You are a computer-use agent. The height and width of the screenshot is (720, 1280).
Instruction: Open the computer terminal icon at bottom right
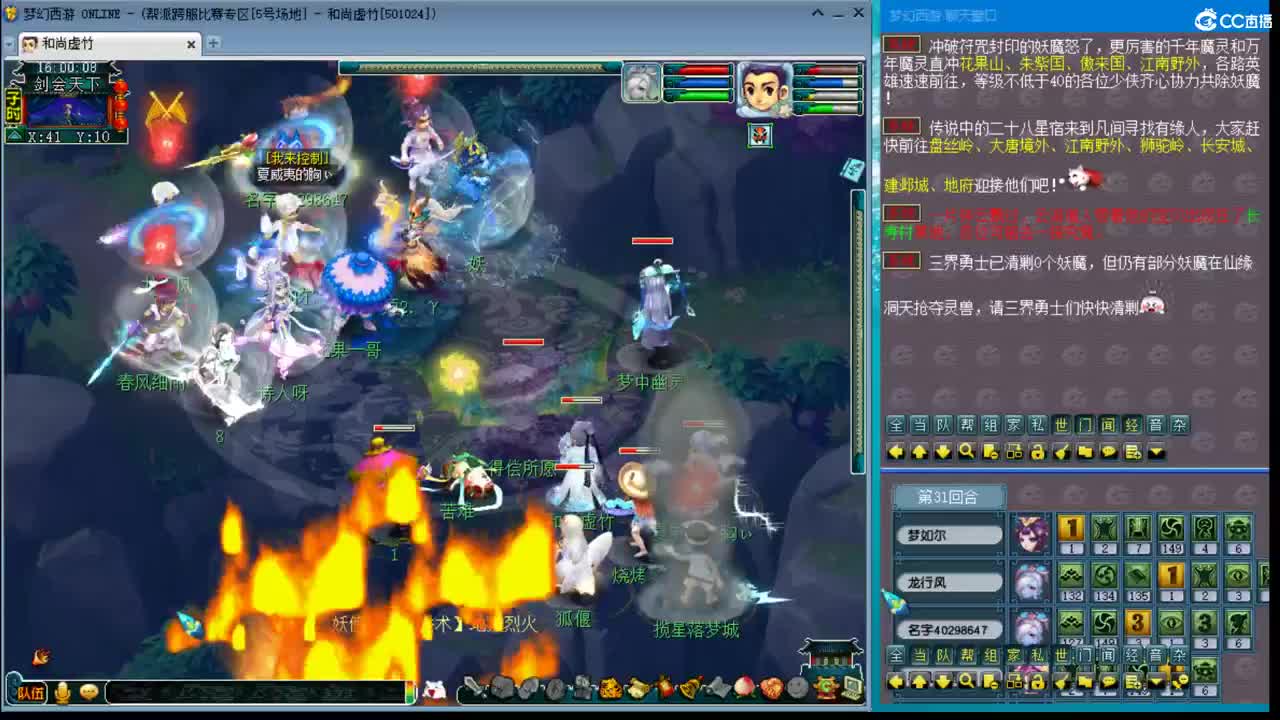point(851,687)
